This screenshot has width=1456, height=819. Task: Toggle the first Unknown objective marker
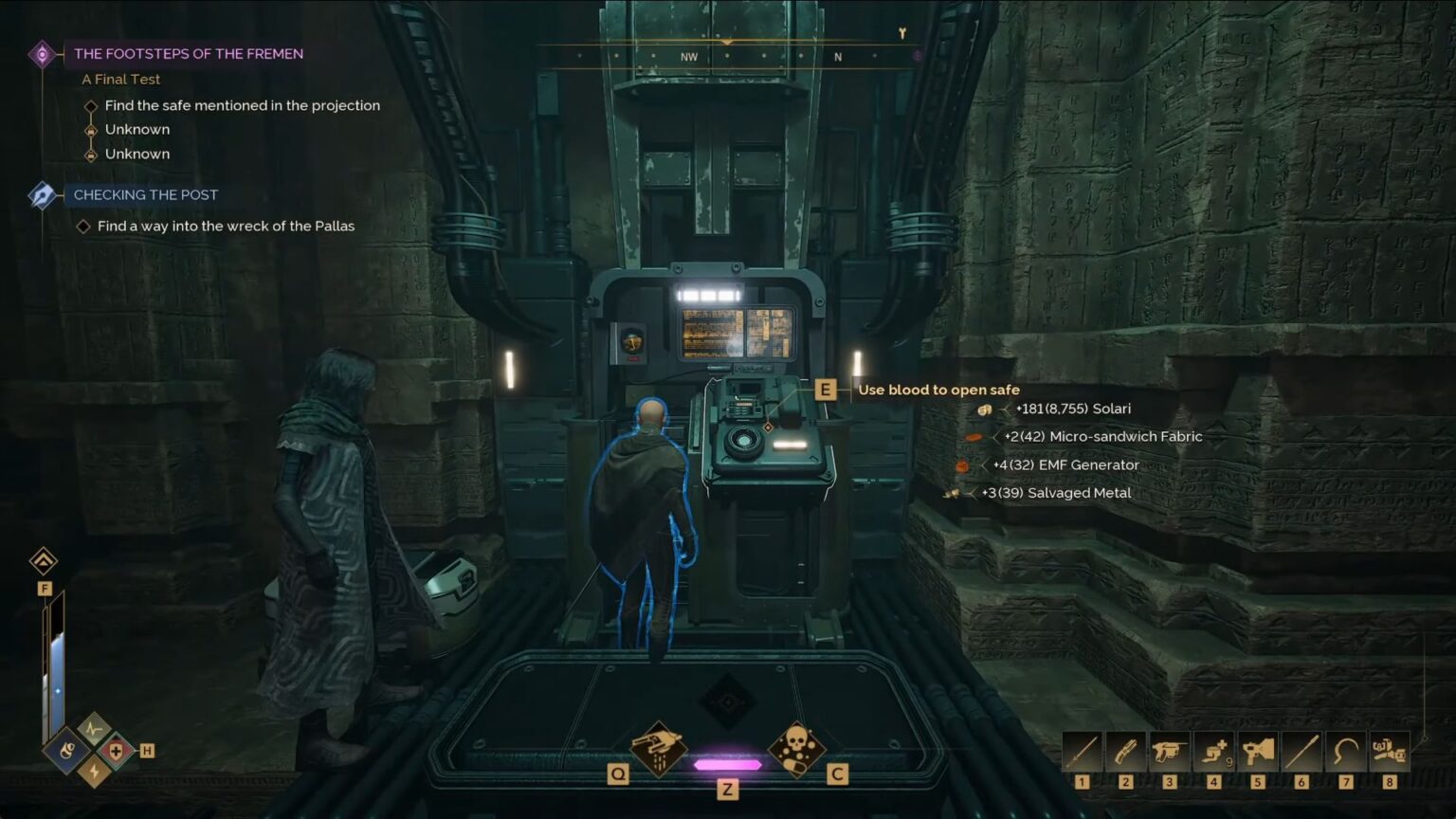click(x=91, y=129)
